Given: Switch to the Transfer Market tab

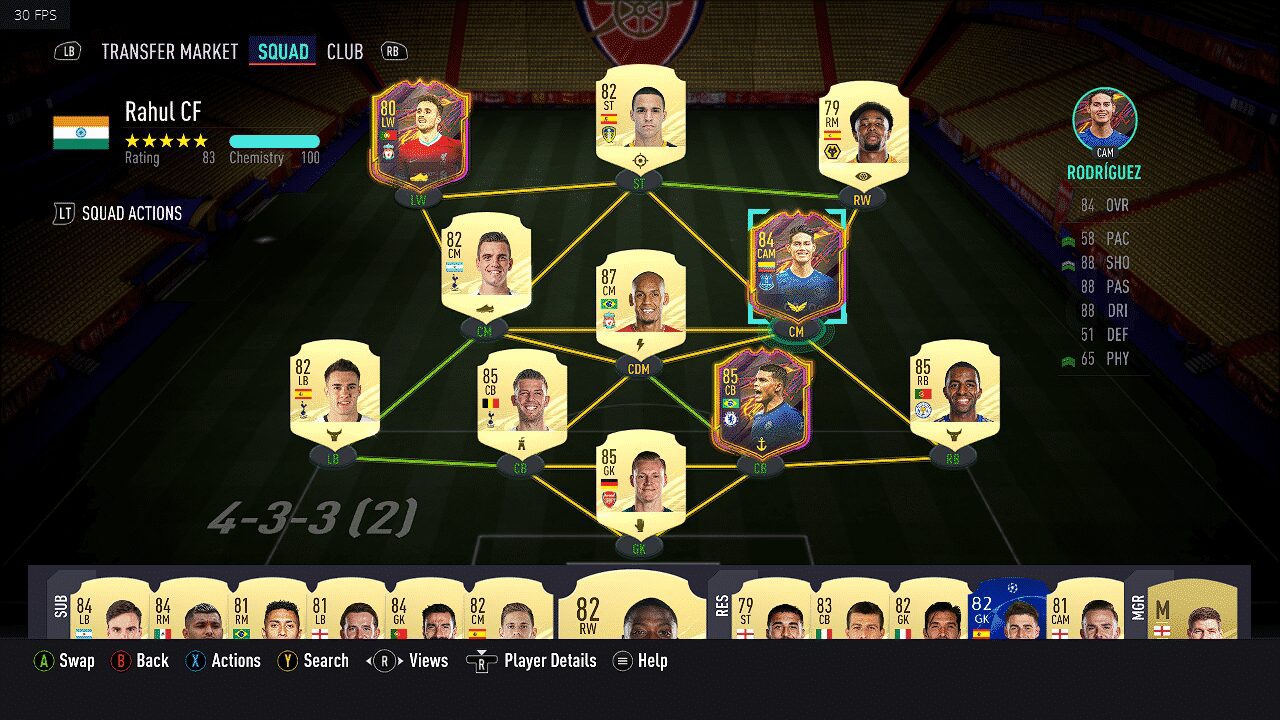Looking at the screenshot, I should pyautogui.click(x=170, y=51).
